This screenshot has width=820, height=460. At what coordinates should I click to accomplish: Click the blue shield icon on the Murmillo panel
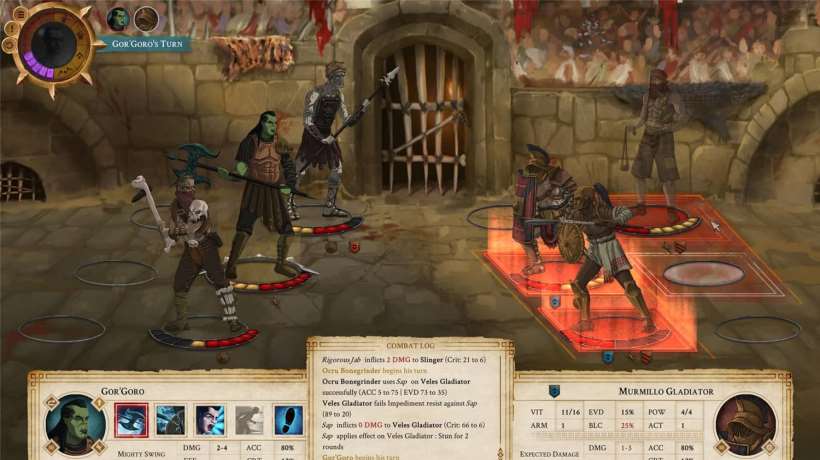554,391
